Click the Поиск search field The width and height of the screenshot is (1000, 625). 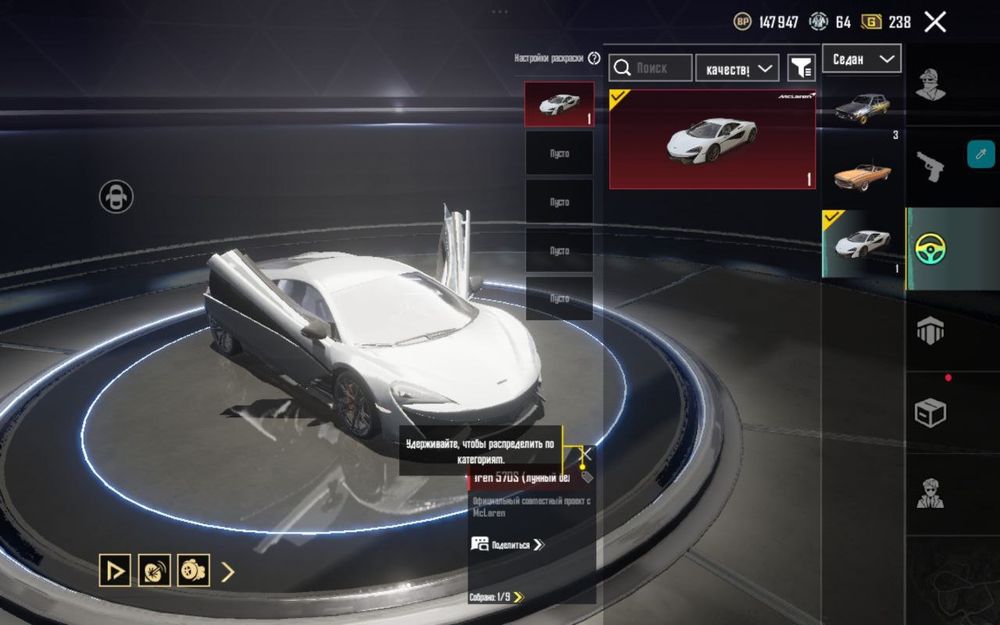(651, 68)
